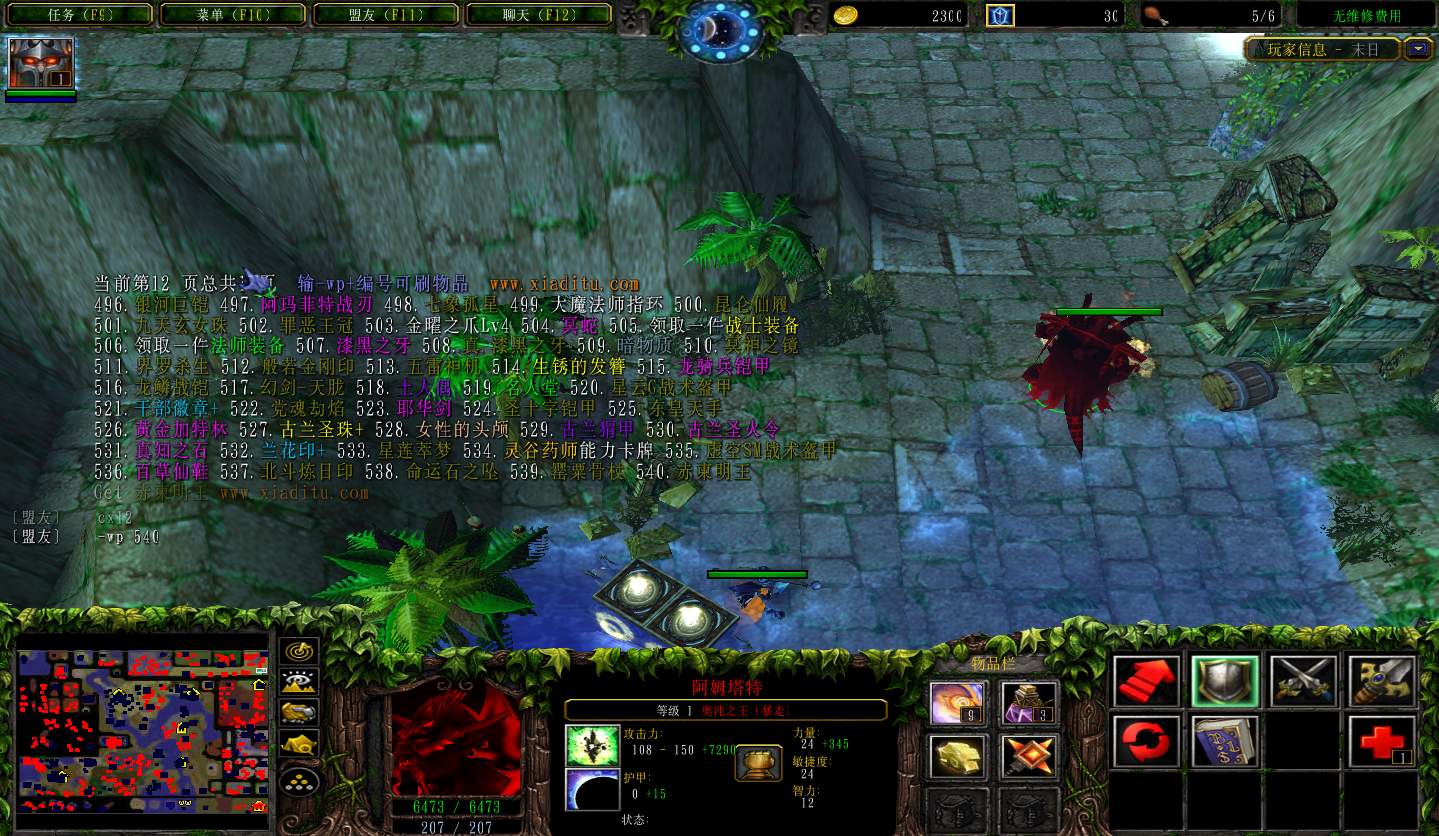The height and width of the screenshot is (836, 1439).
Task: Expand the 玩家信息 panel dropdown arrow
Action: 1417,48
